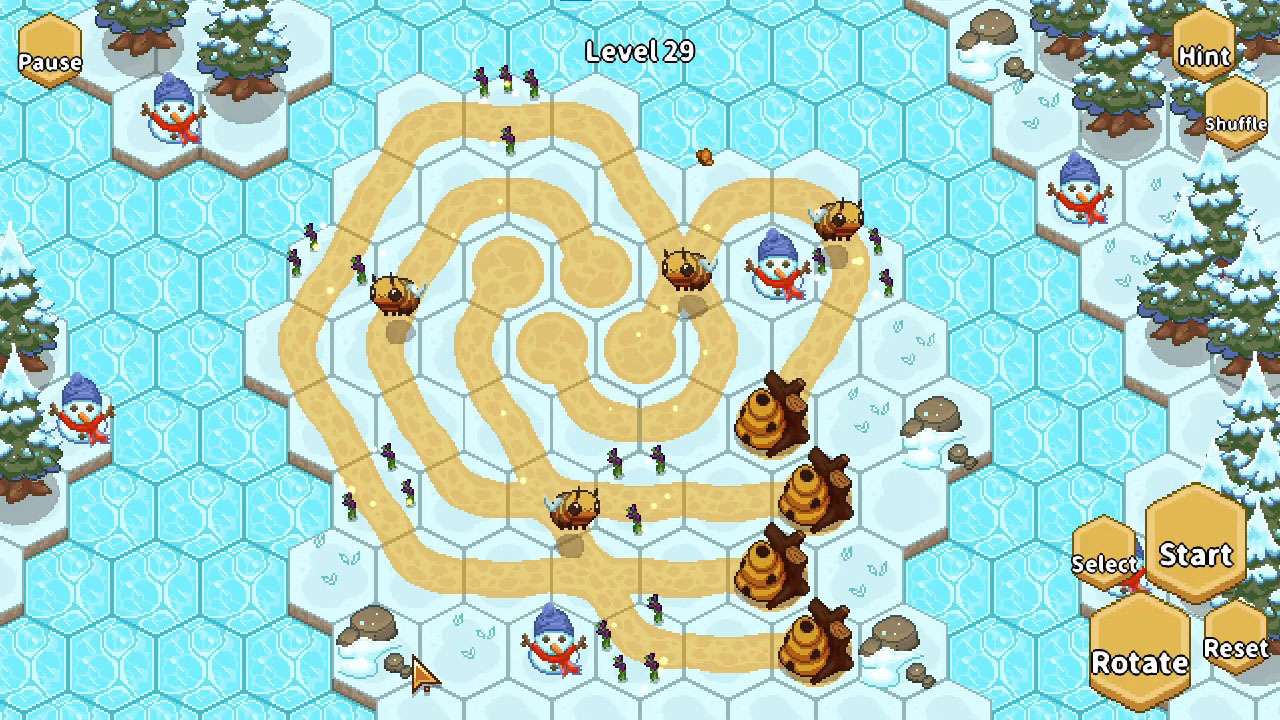Click the Level 29 title text
1280x720 pixels.
click(x=640, y=51)
